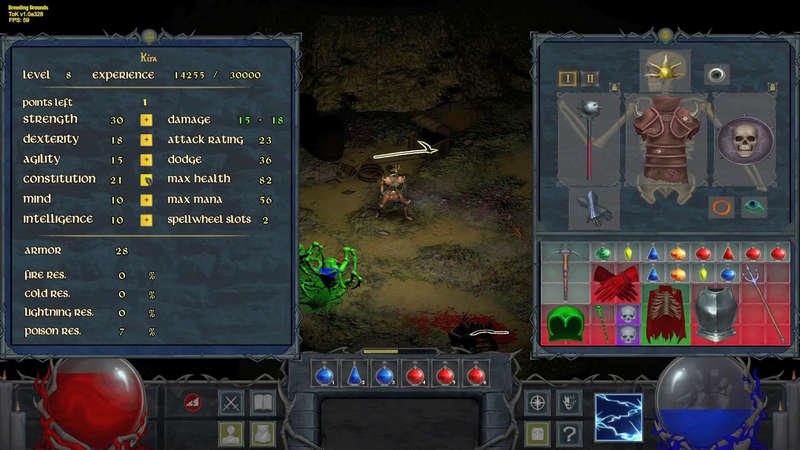Select the equipped gauntlet gloves slot

click(x=594, y=208)
